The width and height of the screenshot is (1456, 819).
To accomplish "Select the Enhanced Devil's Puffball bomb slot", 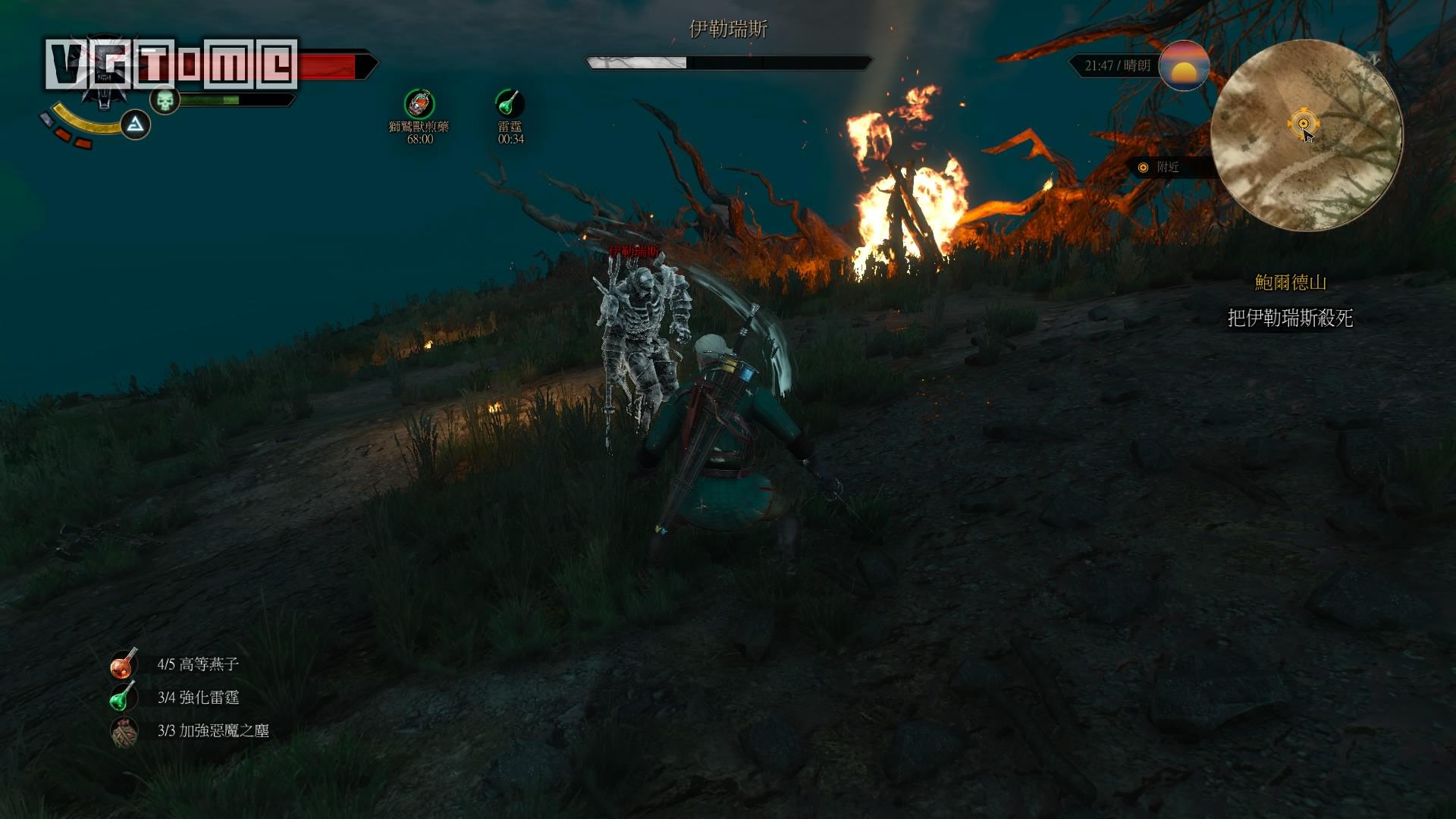I will coord(124,731).
